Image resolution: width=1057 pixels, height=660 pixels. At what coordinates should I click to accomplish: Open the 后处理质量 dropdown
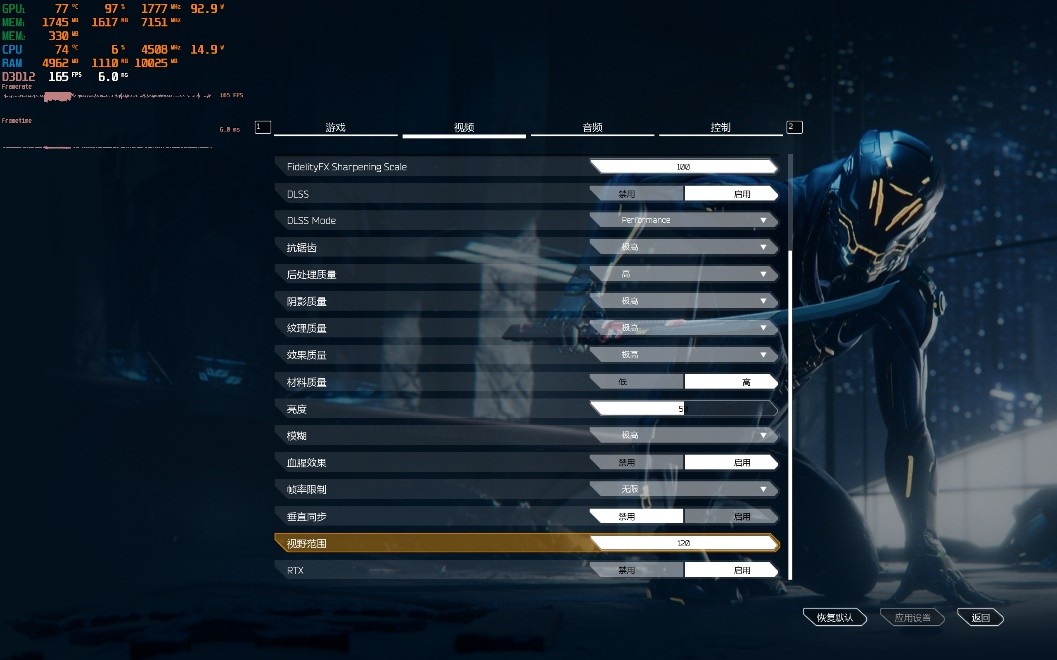pyautogui.click(x=683, y=274)
